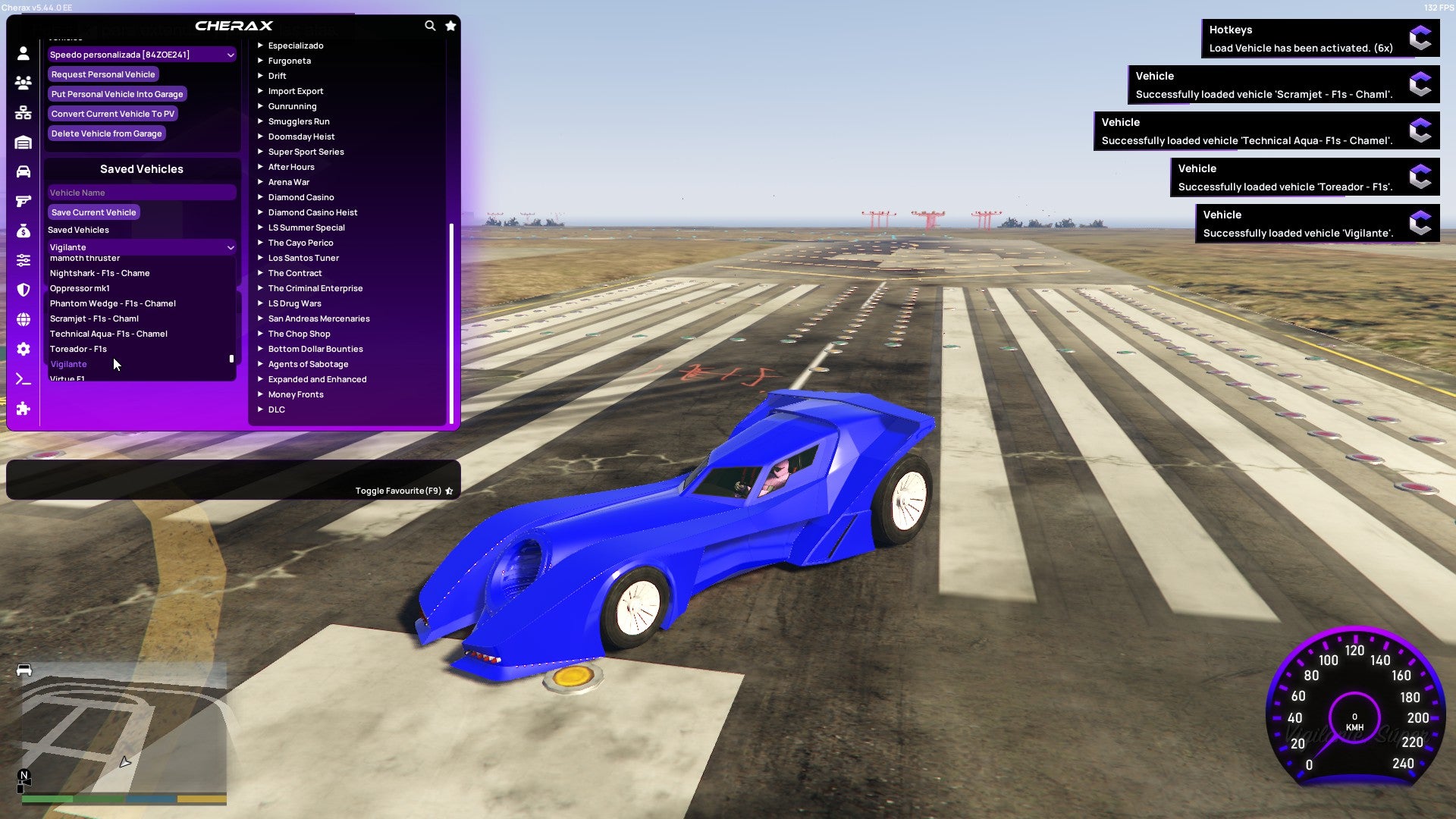Select The Cayo Perico category
The height and width of the screenshot is (819, 1456).
click(x=300, y=243)
